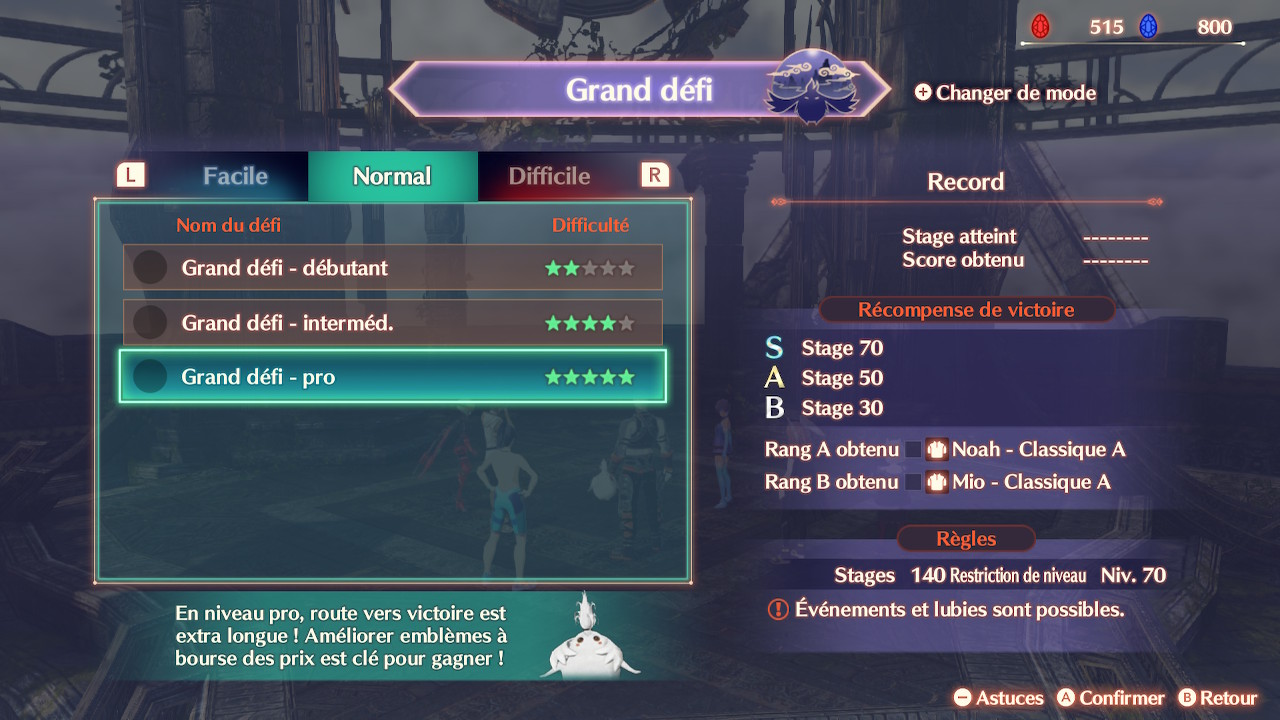The height and width of the screenshot is (720, 1280).
Task: Go back using Retour
Action: coord(1217,698)
